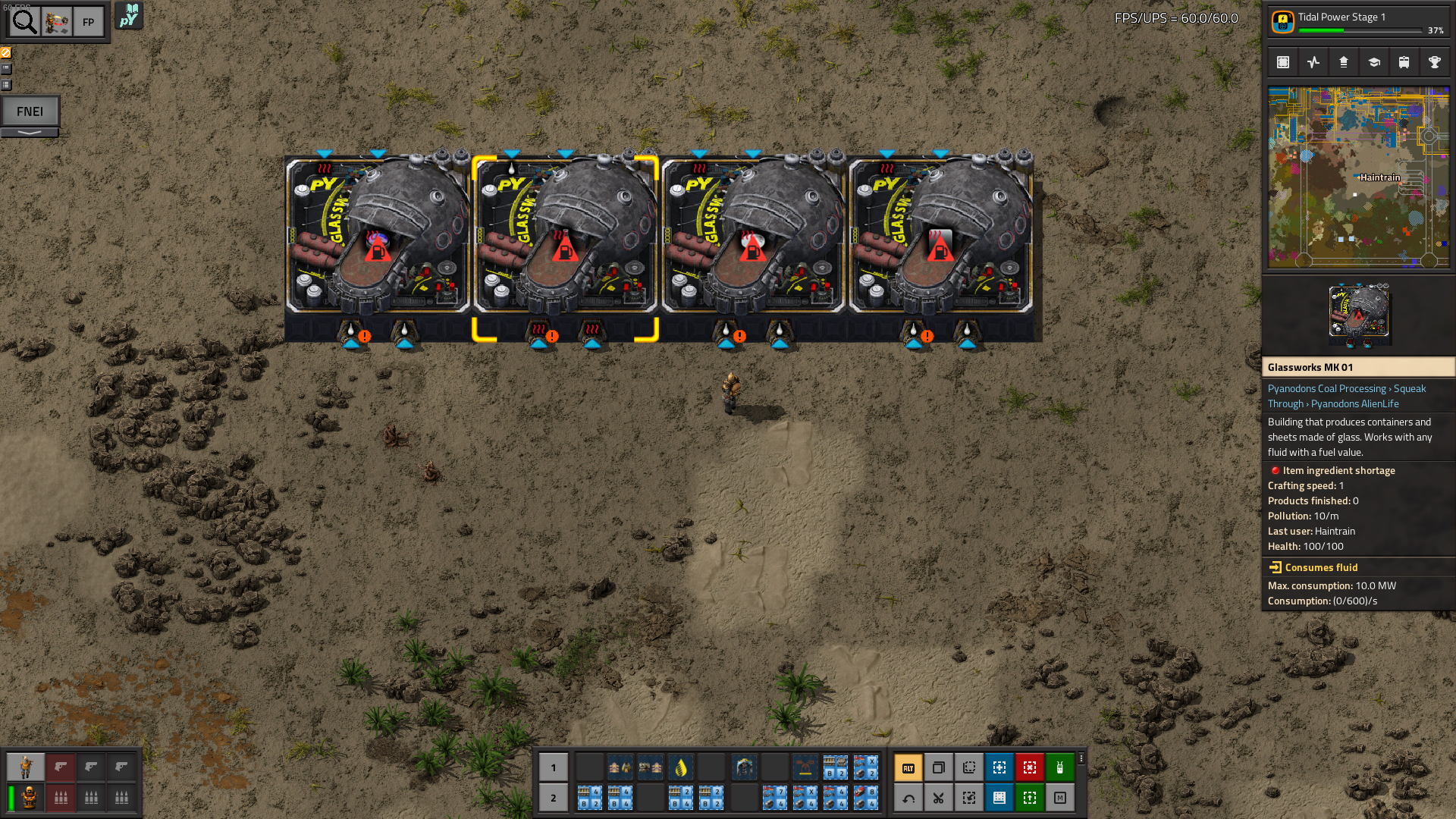
Task: Select the yellow droplet quickbar slot
Action: pos(681,767)
